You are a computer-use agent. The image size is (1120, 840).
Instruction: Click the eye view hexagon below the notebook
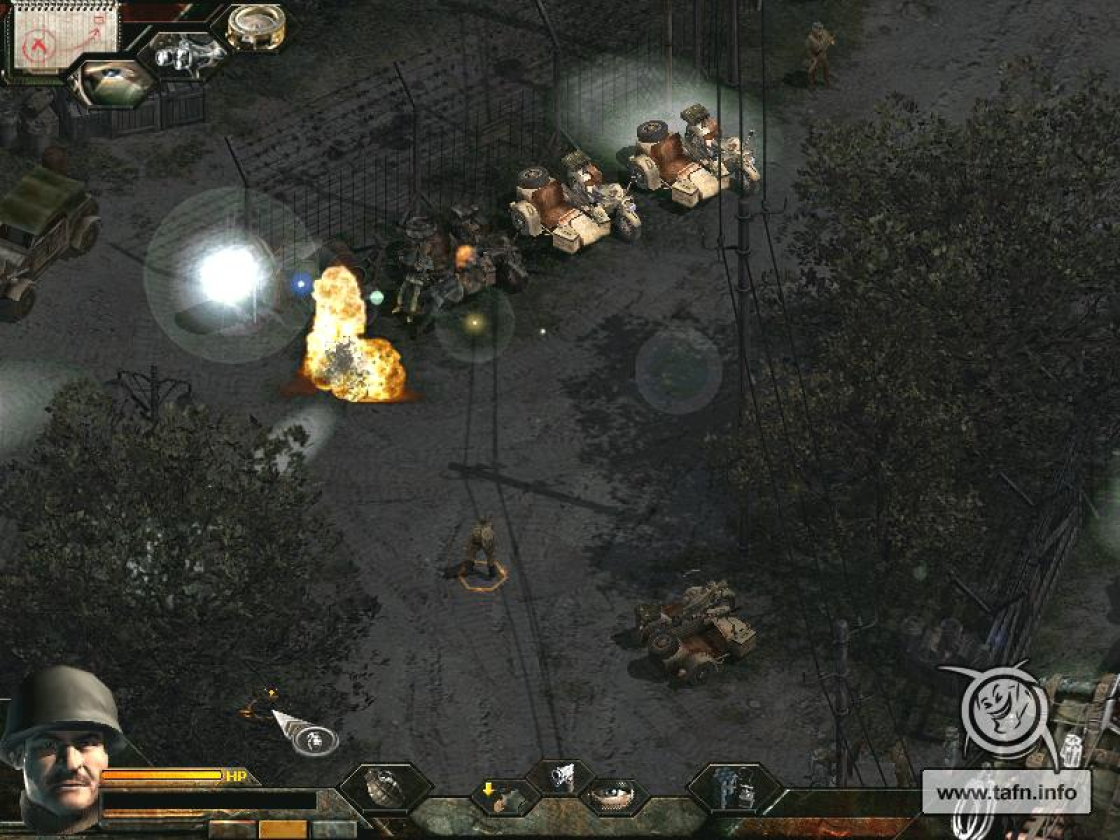pyautogui.click(x=113, y=82)
